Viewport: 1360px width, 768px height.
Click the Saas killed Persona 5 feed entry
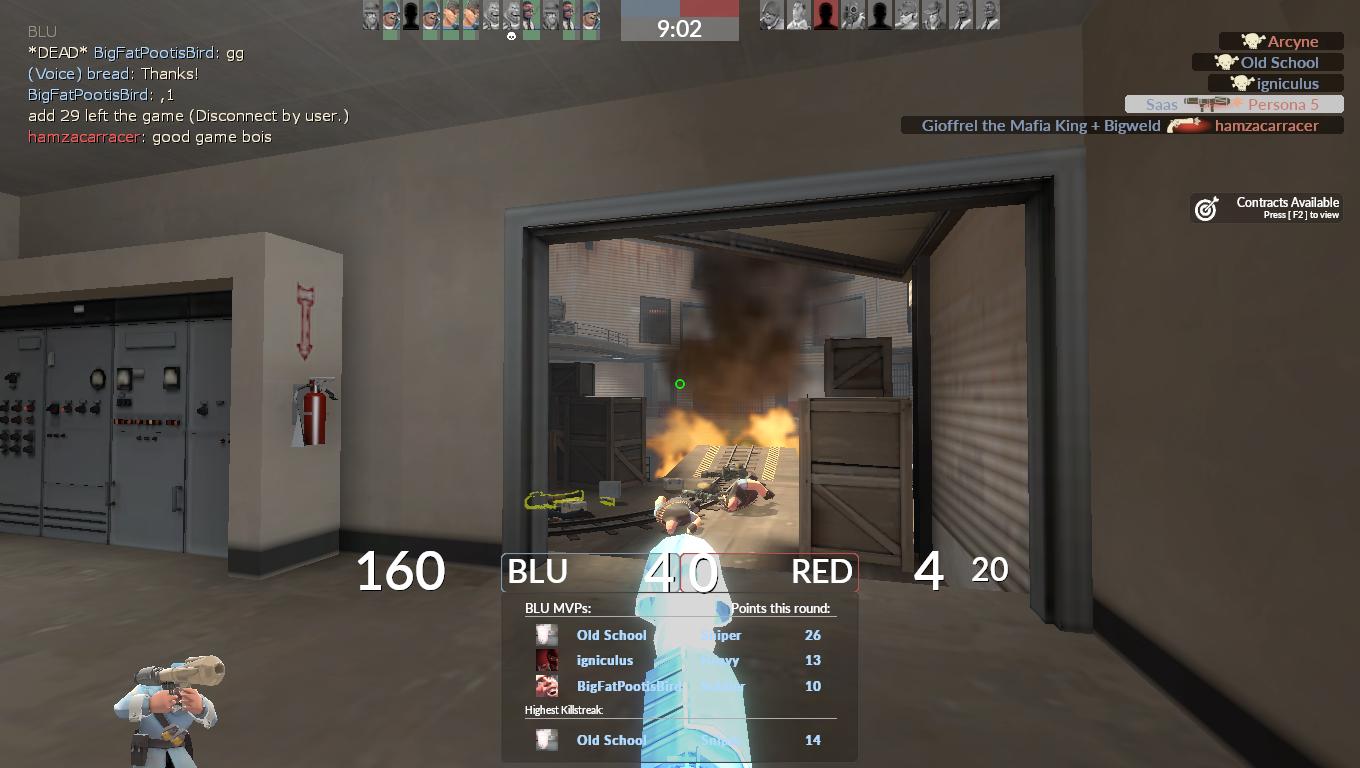click(x=1233, y=104)
